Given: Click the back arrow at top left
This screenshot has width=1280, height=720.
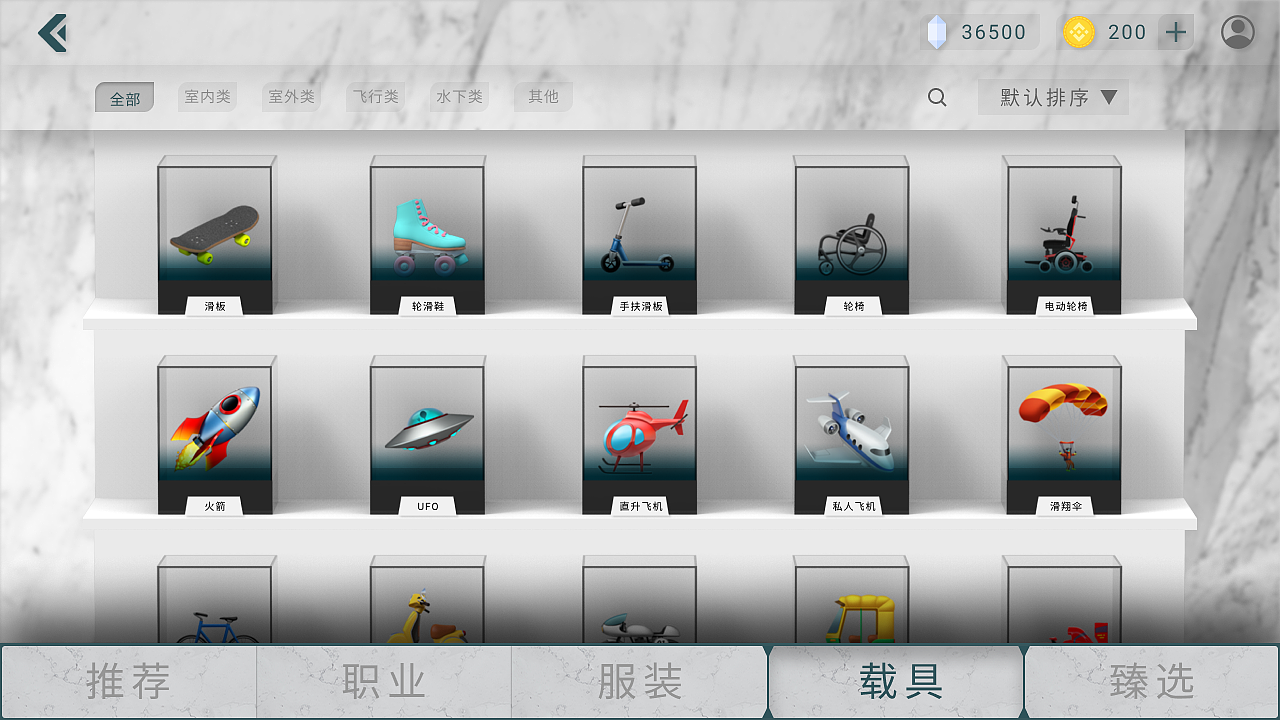Looking at the screenshot, I should click(x=52, y=32).
